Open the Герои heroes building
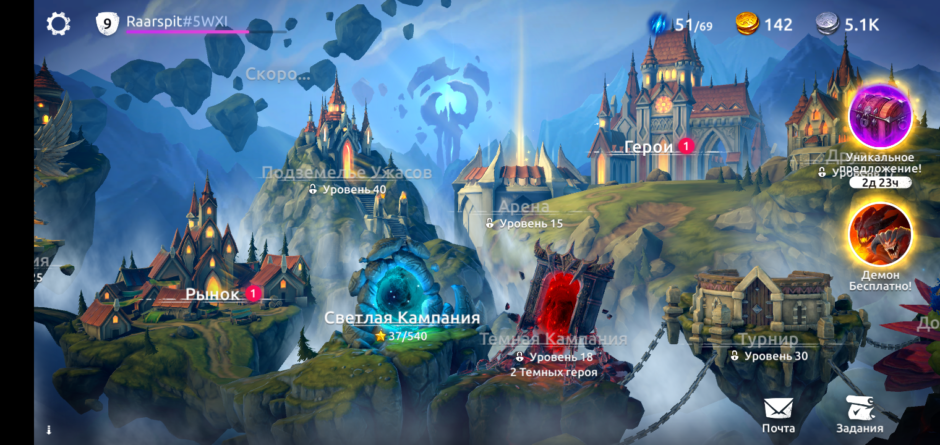Screen dimensions: 940x445 [650, 147]
